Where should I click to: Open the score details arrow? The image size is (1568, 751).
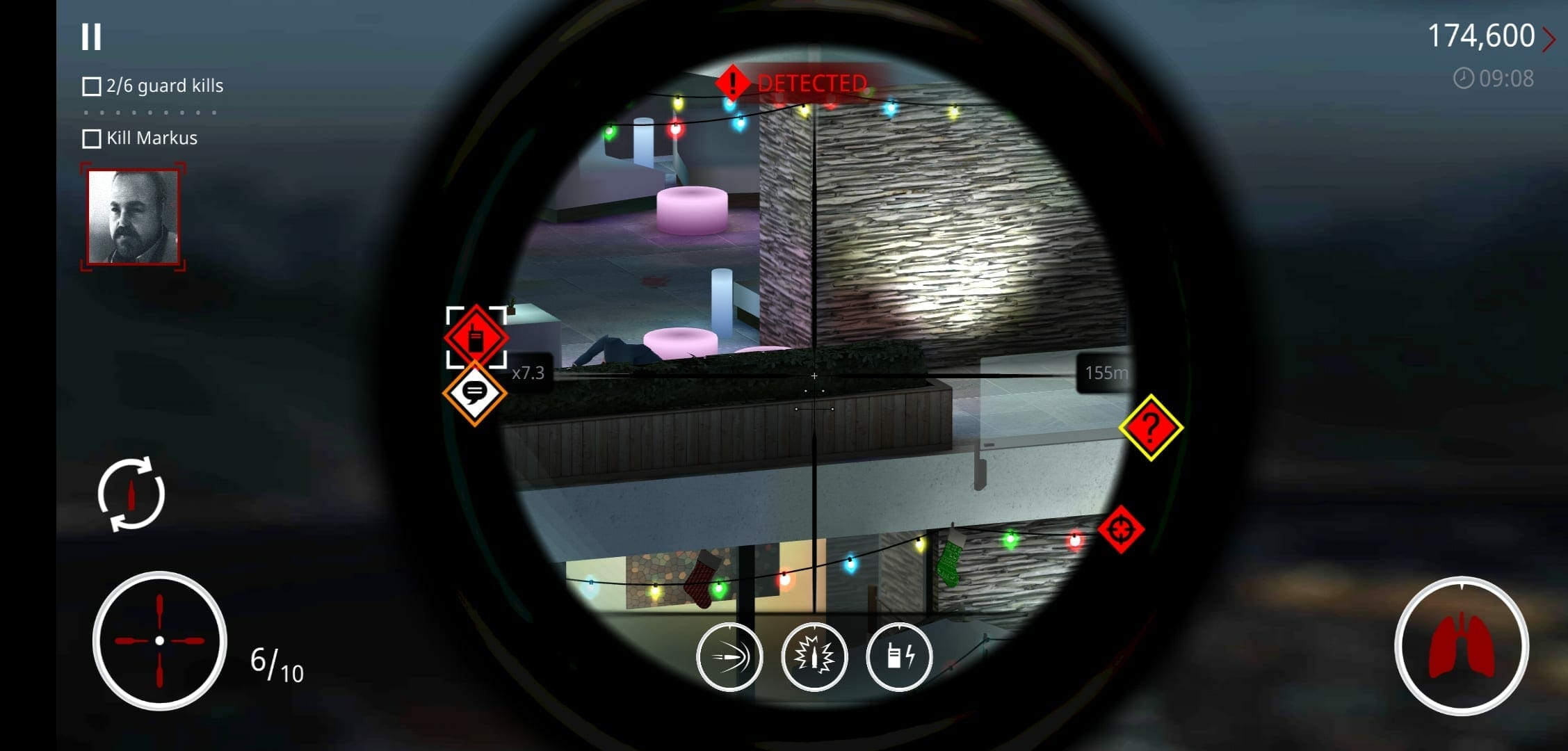click(1549, 39)
